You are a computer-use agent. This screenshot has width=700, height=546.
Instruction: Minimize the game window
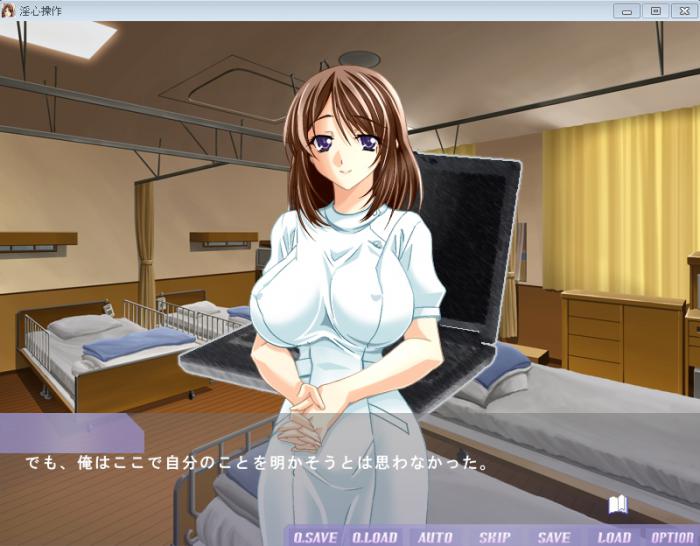point(628,11)
